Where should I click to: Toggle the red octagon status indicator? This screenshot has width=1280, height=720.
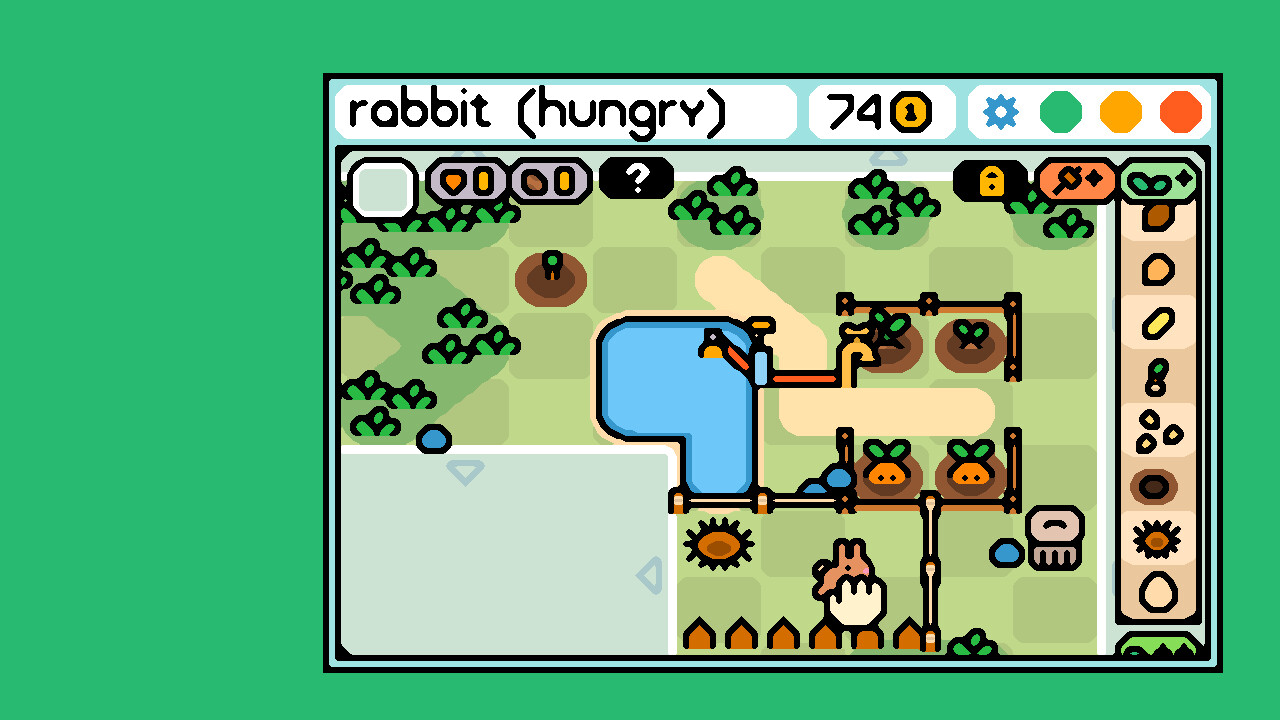pos(1180,112)
